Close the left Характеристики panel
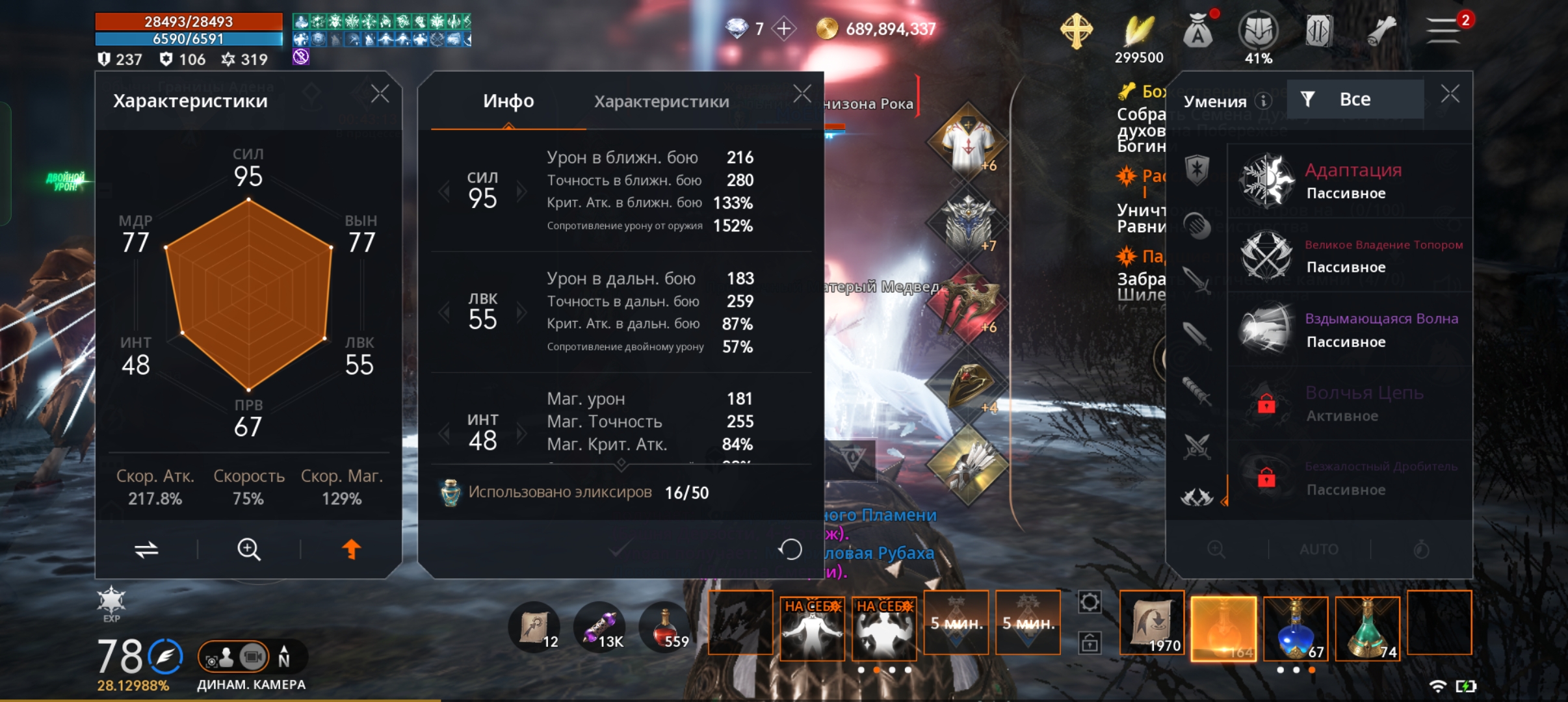Viewport: 1568px width, 702px height. coord(380,94)
